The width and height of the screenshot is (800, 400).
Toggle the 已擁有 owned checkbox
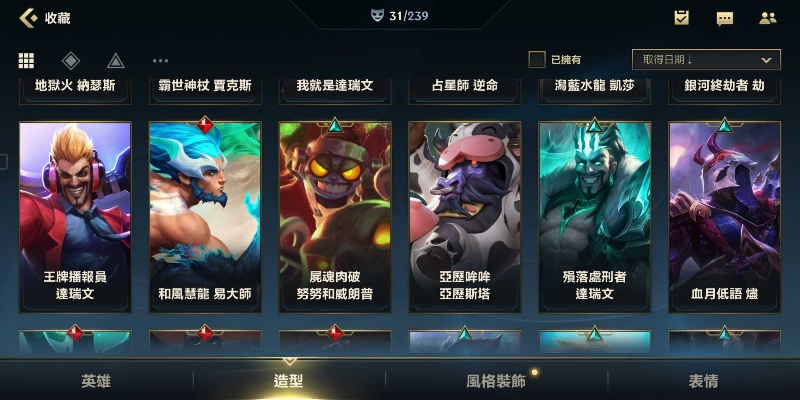click(537, 60)
